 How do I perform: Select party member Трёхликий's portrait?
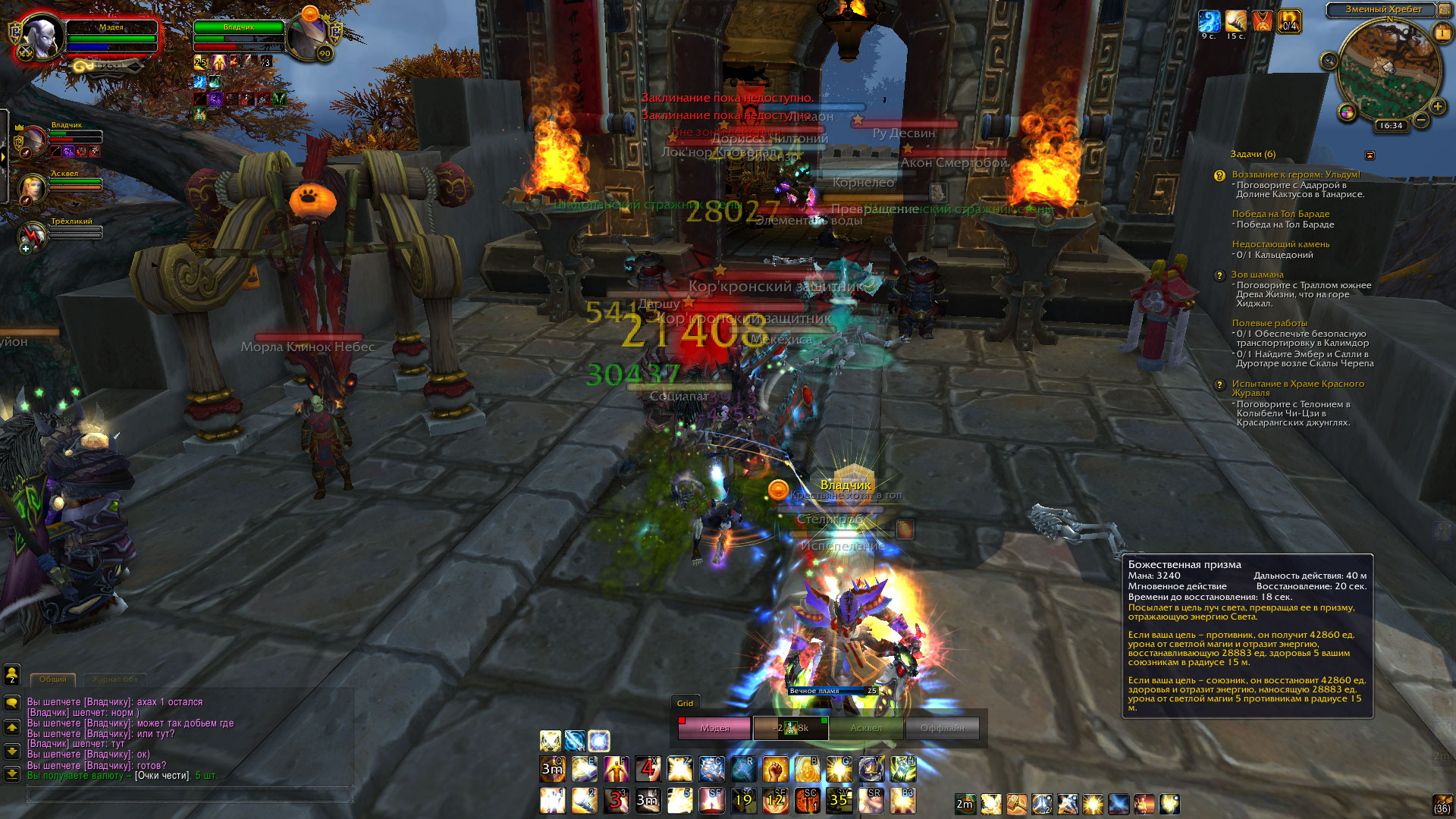(33, 235)
